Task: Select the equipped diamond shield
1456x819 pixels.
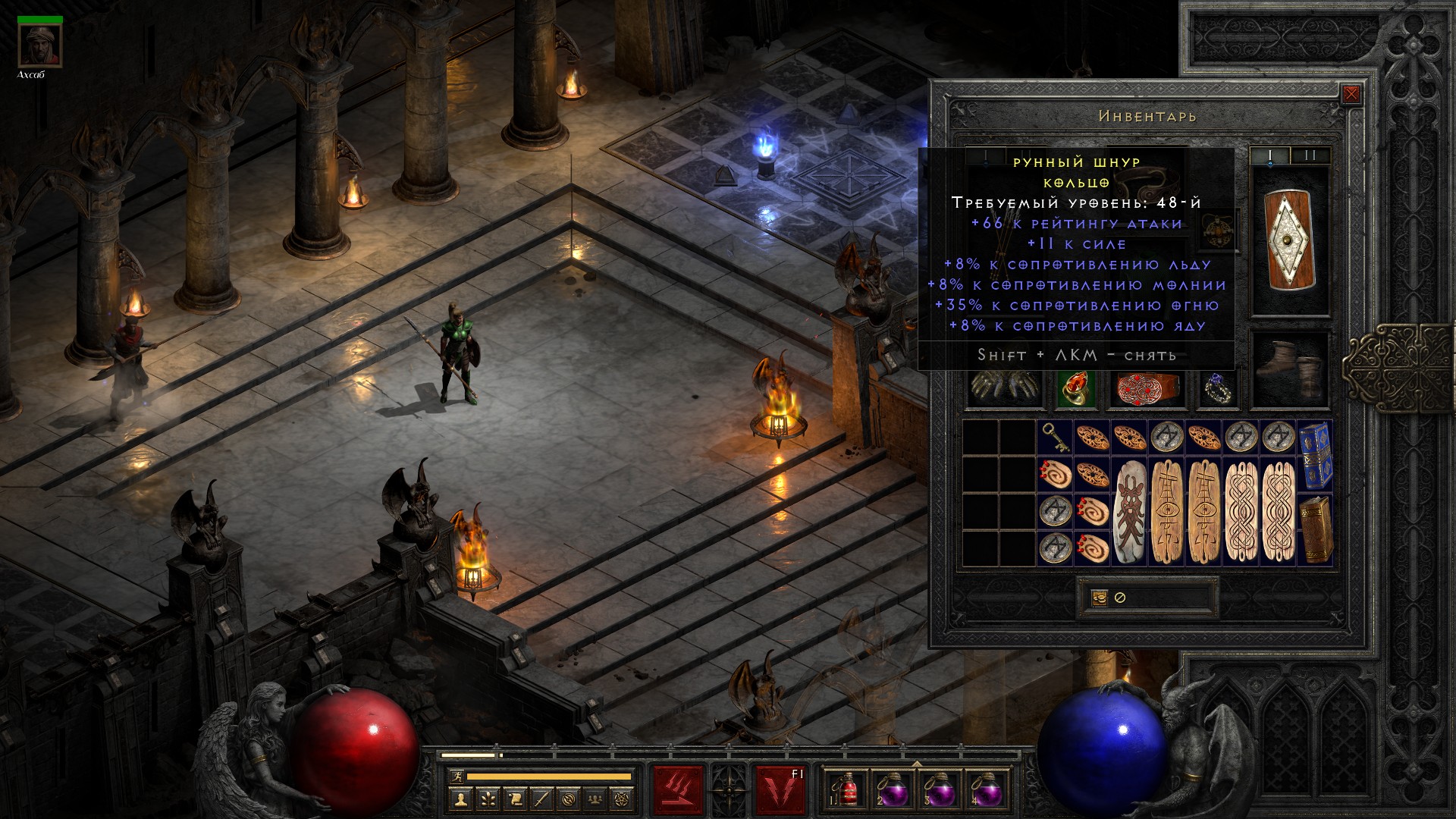Action: 1289,240
